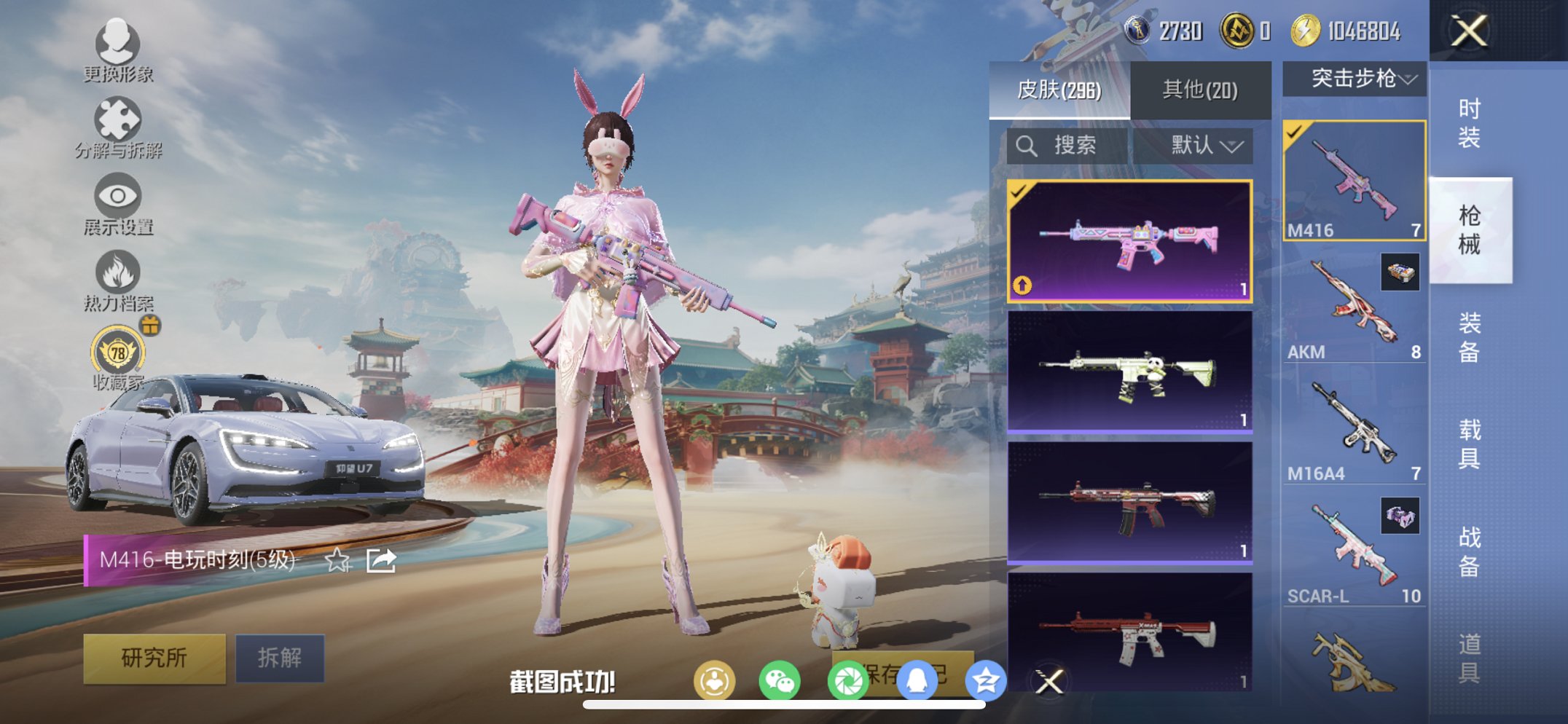Toggle the favorite star for the M416 skin

336,561
